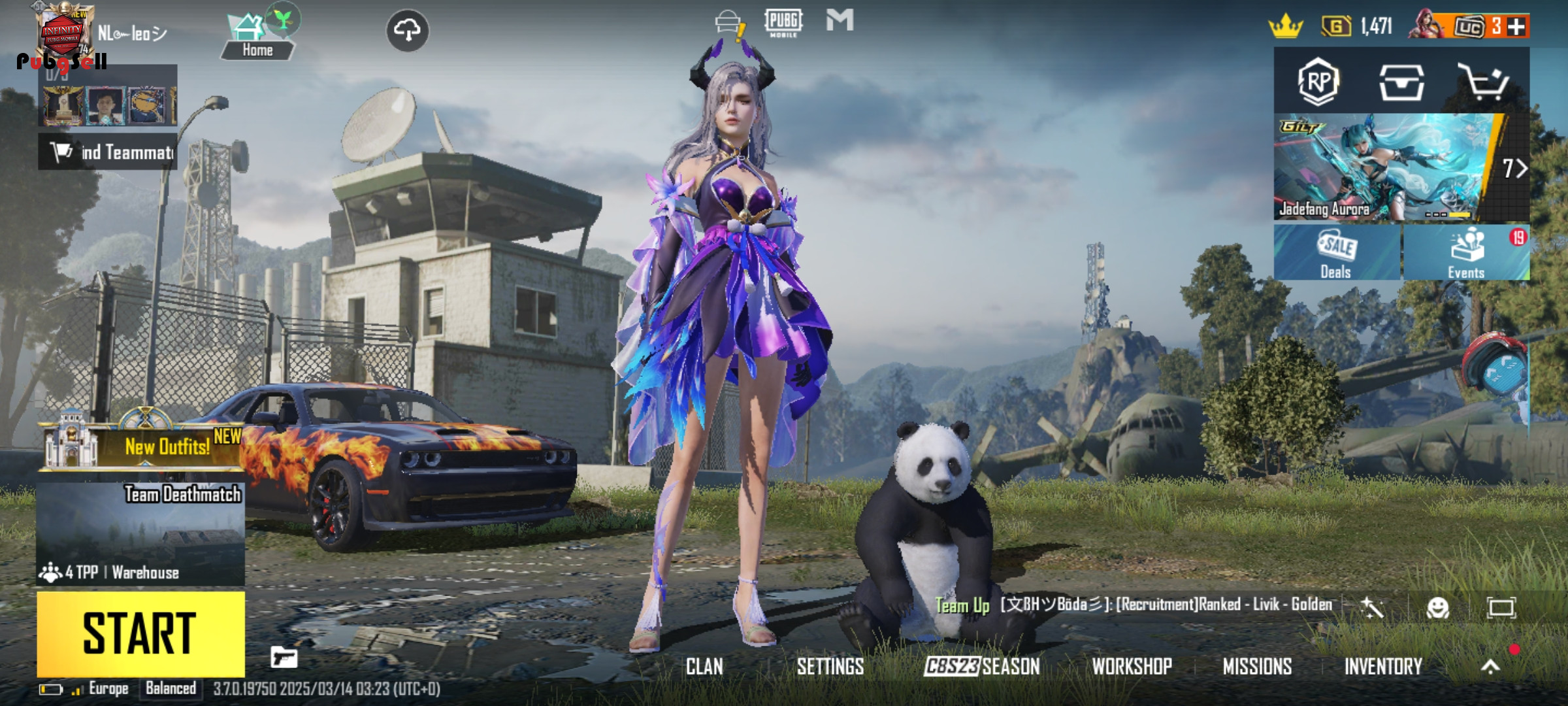The image size is (1568, 706).
Task: Open the emote smiley face icon
Action: 1438,608
